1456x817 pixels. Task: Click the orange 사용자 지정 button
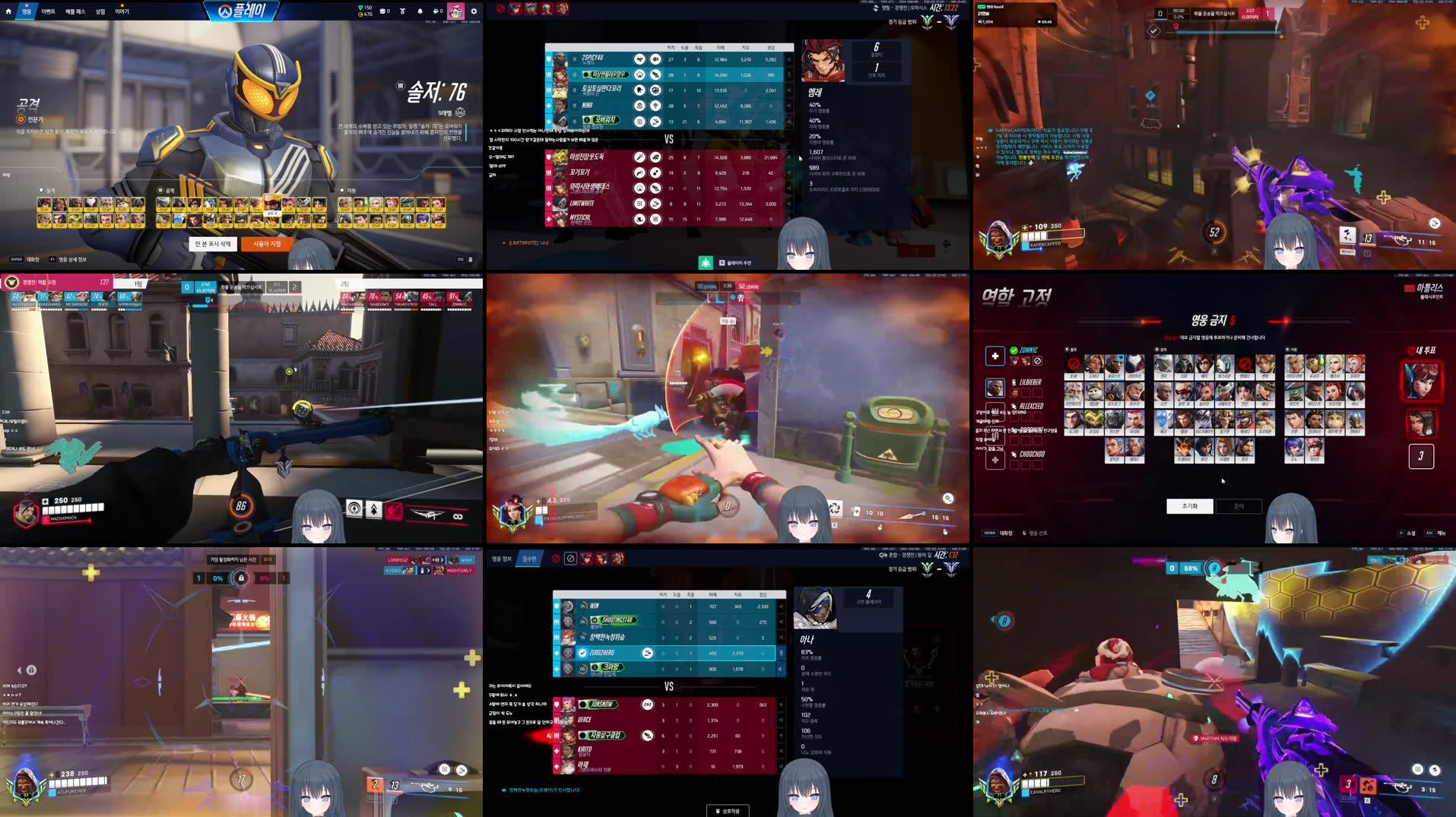(267, 244)
